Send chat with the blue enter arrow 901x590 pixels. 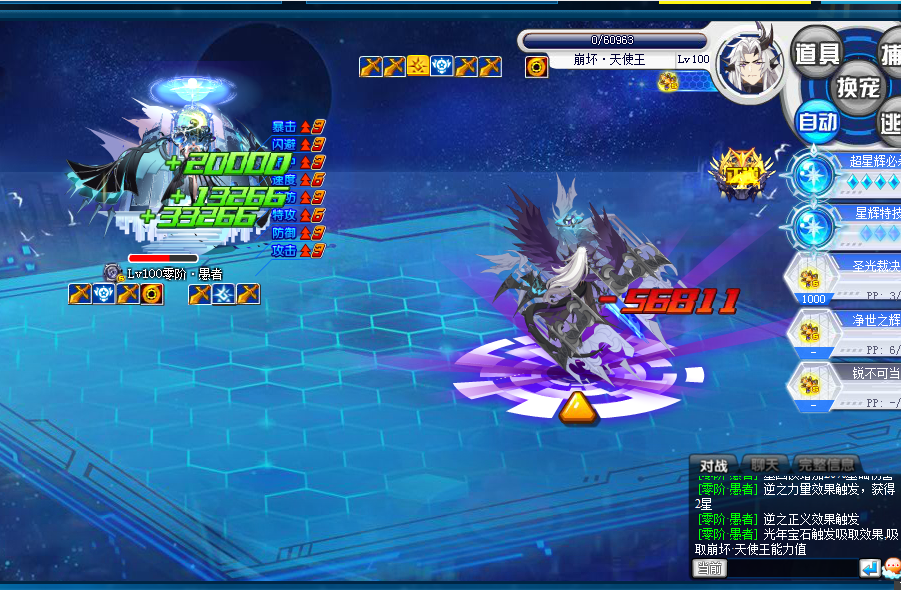click(x=869, y=568)
